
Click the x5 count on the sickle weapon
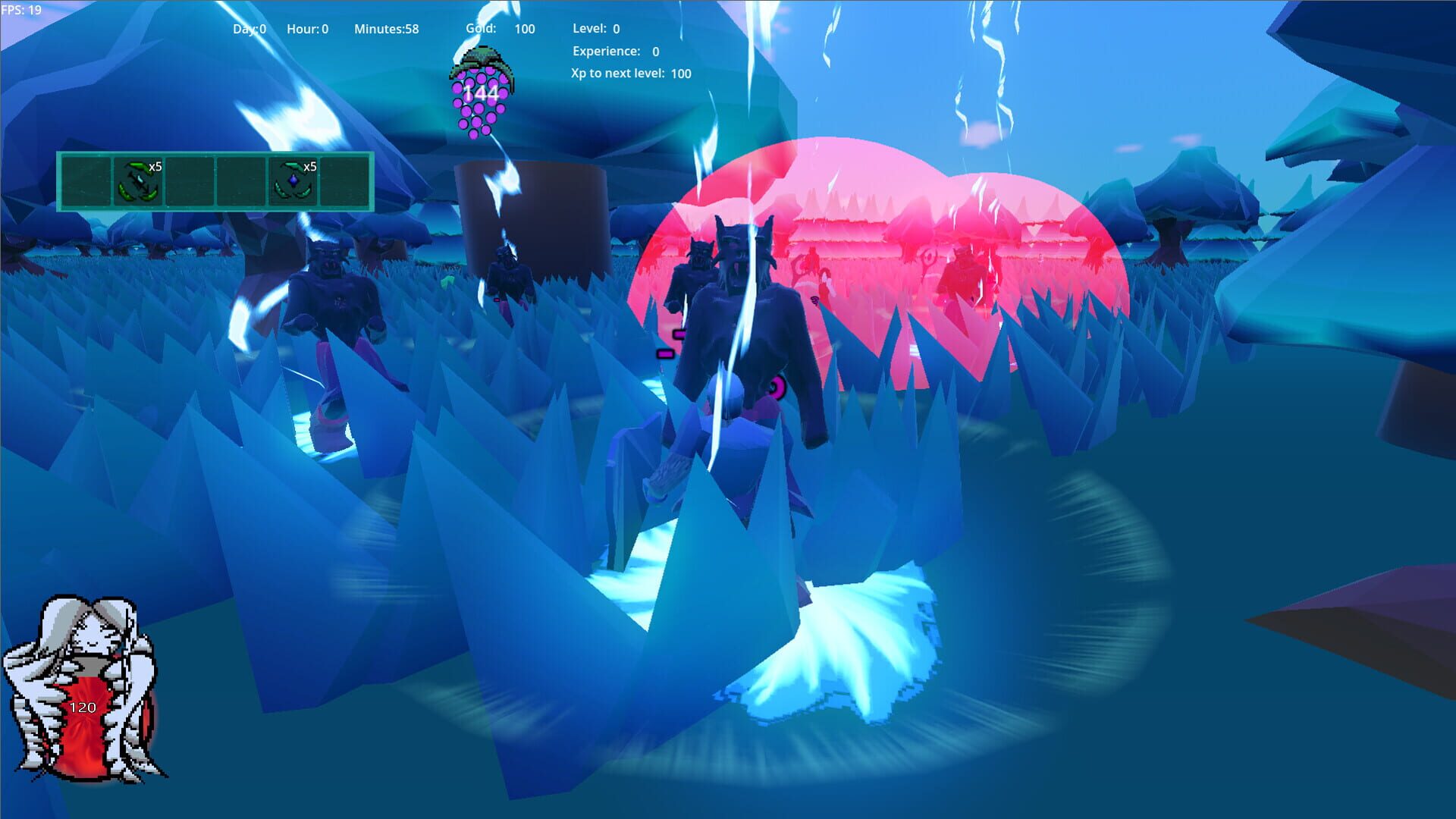[155, 166]
